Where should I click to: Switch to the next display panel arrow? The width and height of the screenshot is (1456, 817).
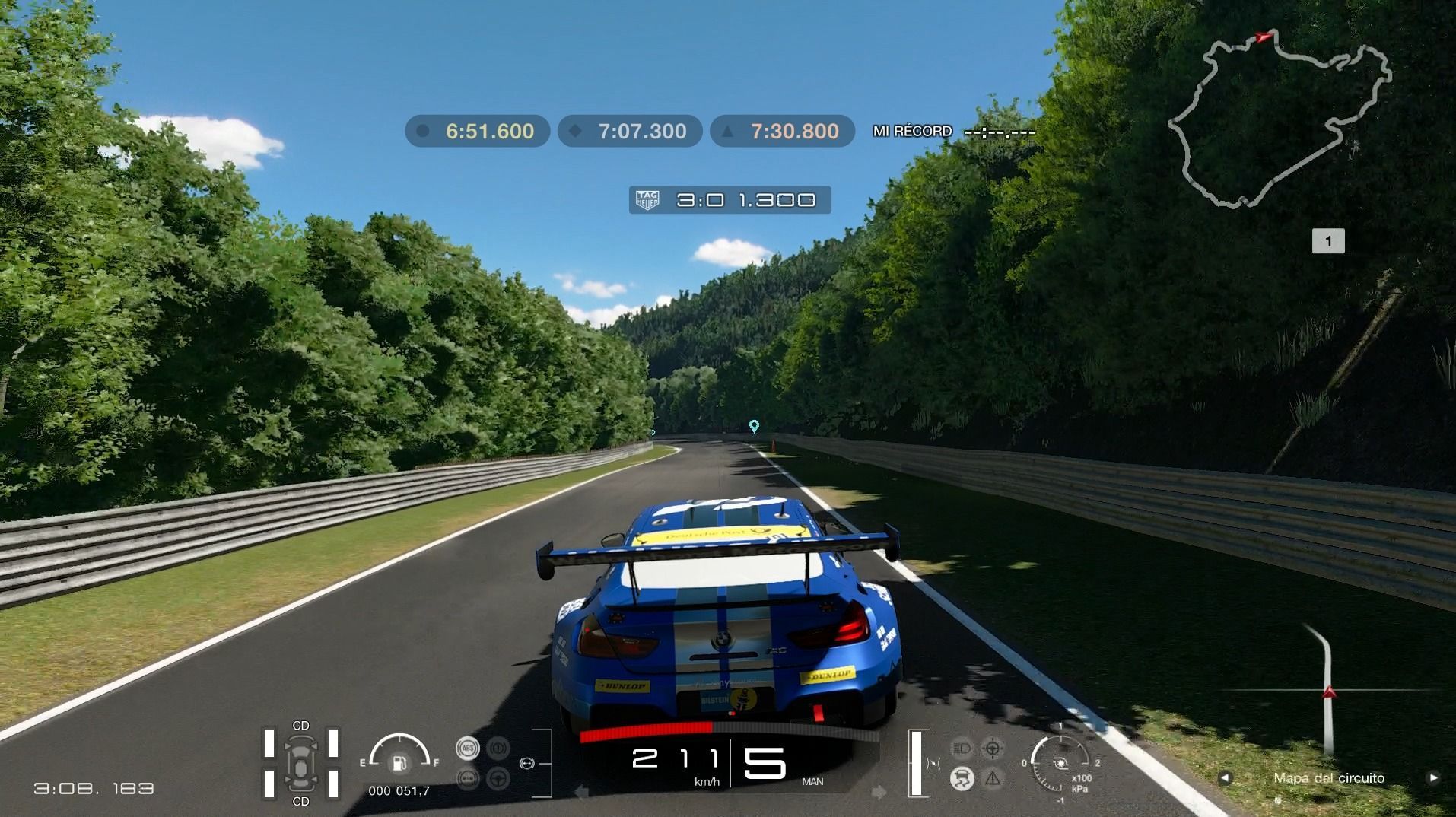(1433, 777)
